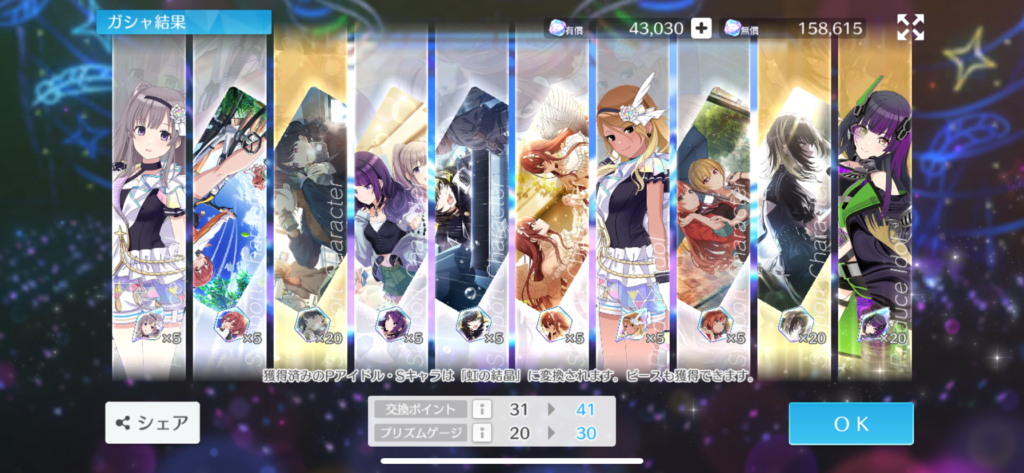Tap the シェア share button

pos(152,423)
